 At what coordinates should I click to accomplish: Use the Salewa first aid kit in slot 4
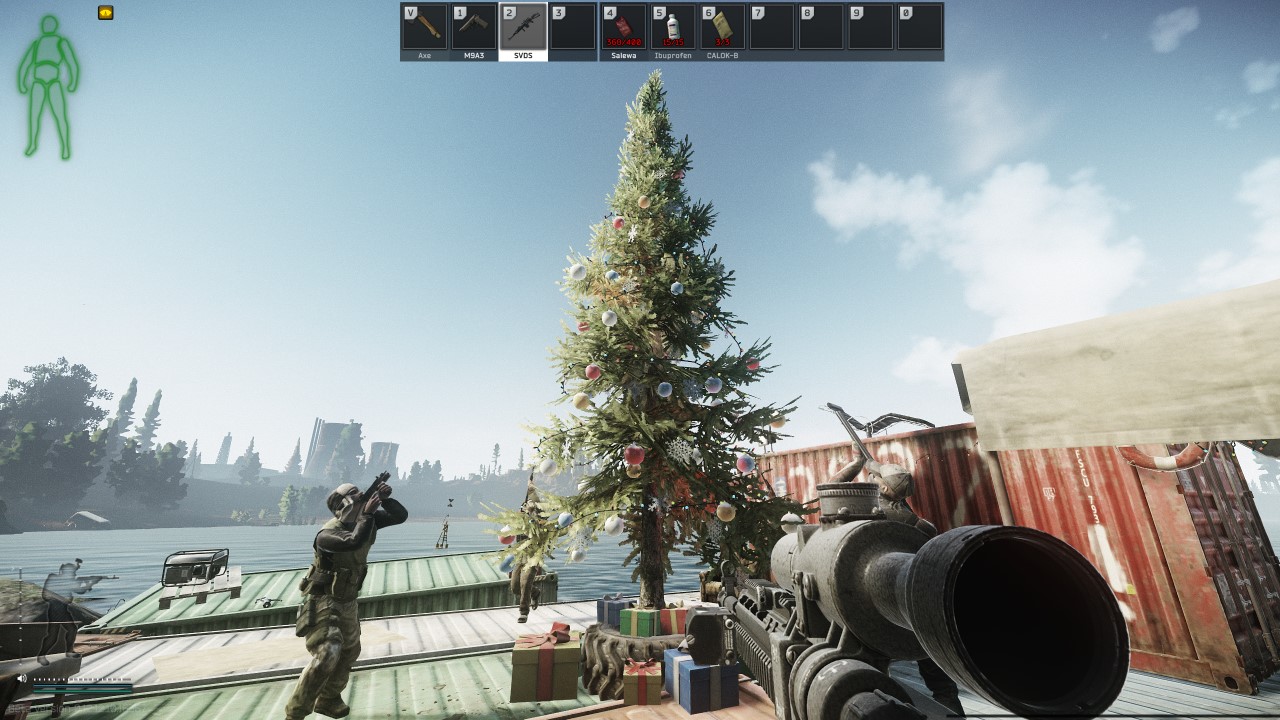623,26
